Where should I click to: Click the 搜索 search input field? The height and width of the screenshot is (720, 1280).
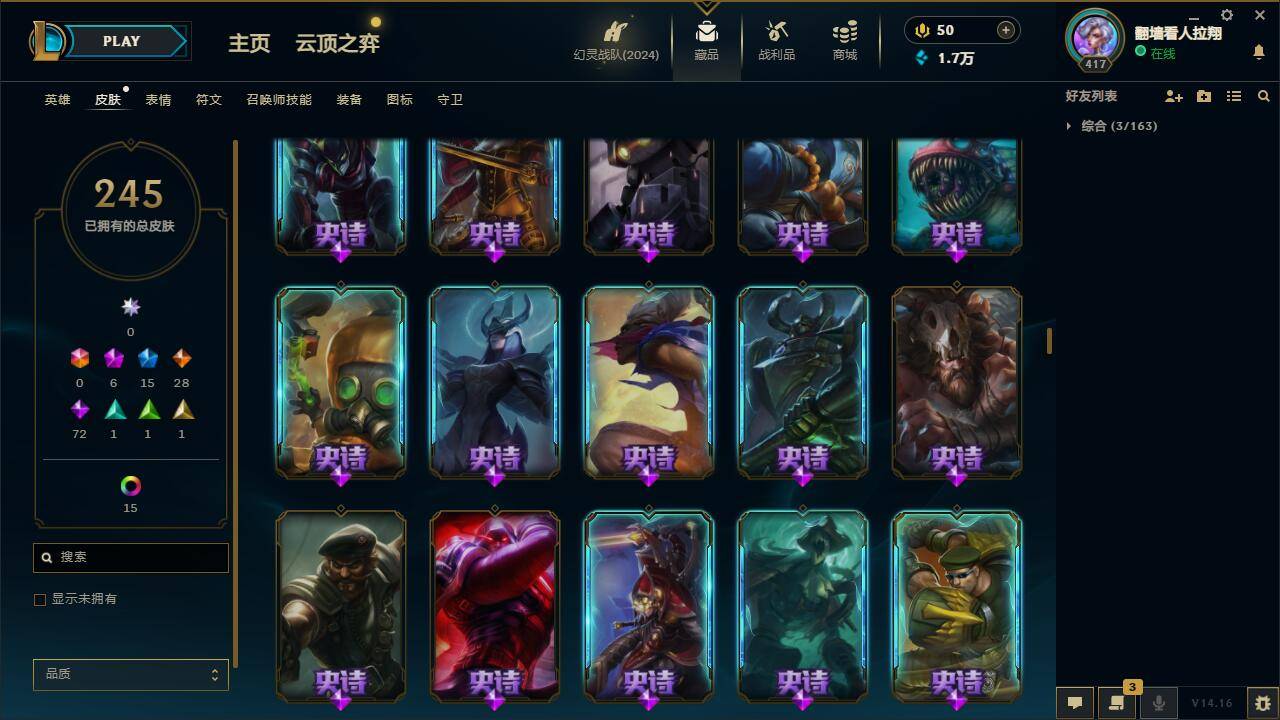click(x=130, y=557)
